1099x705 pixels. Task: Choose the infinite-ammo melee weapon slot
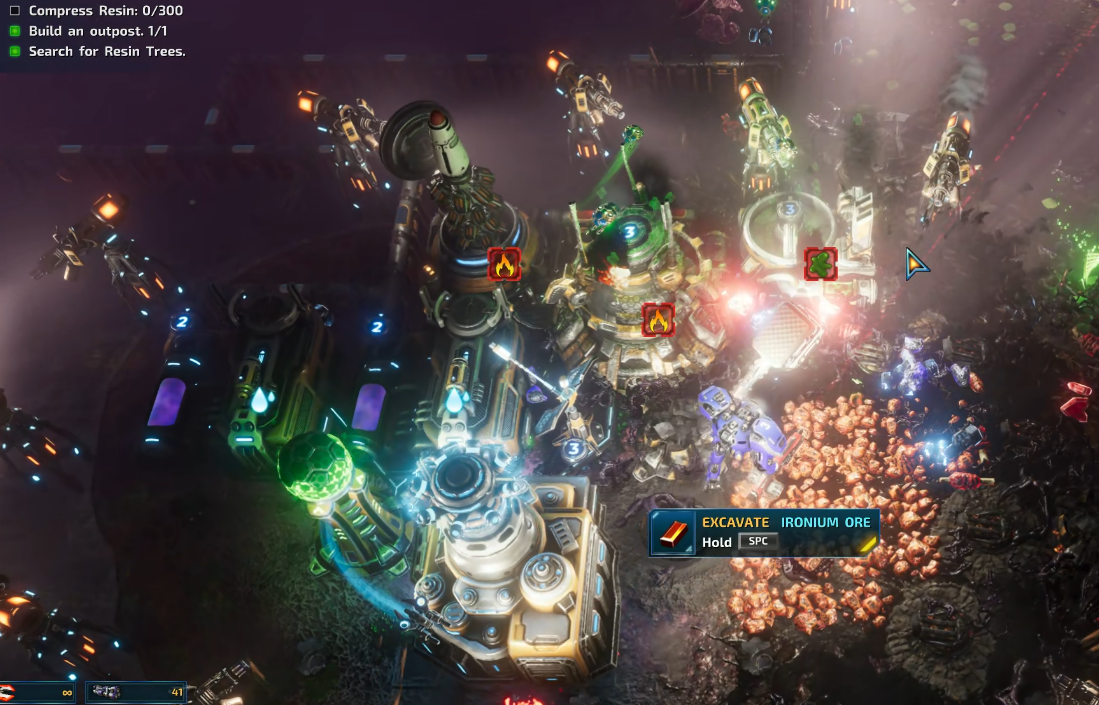[38, 692]
